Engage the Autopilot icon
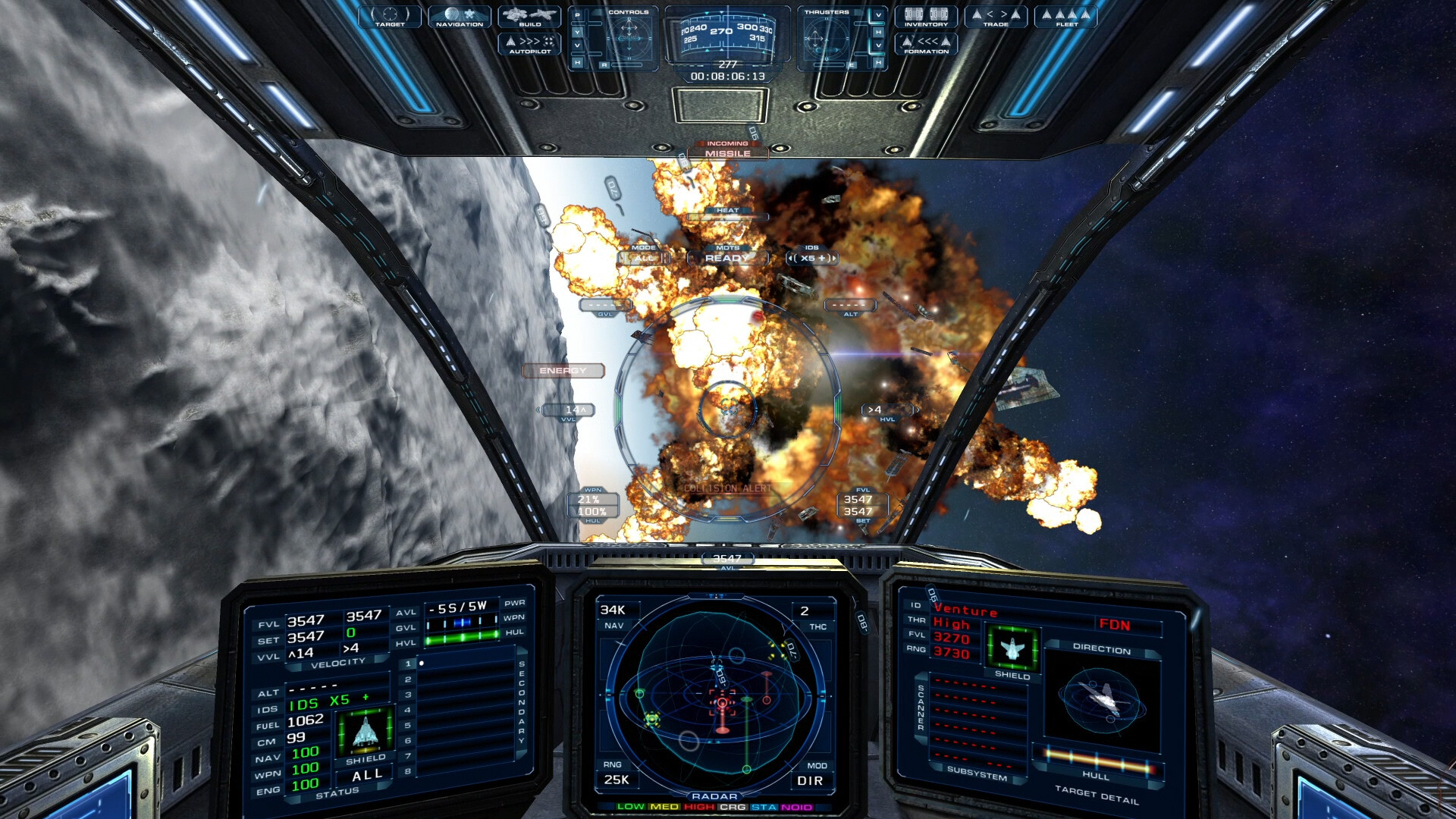 point(529,45)
